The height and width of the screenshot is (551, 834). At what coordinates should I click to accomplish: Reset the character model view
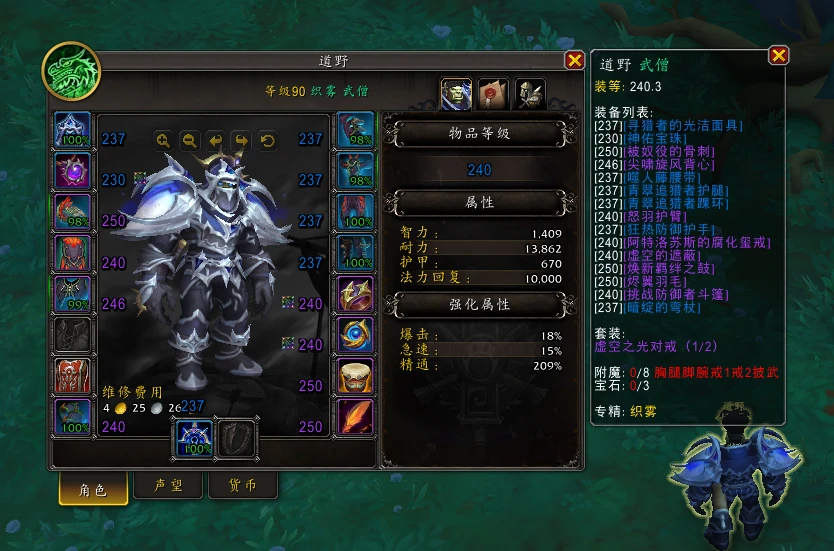(x=267, y=141)
